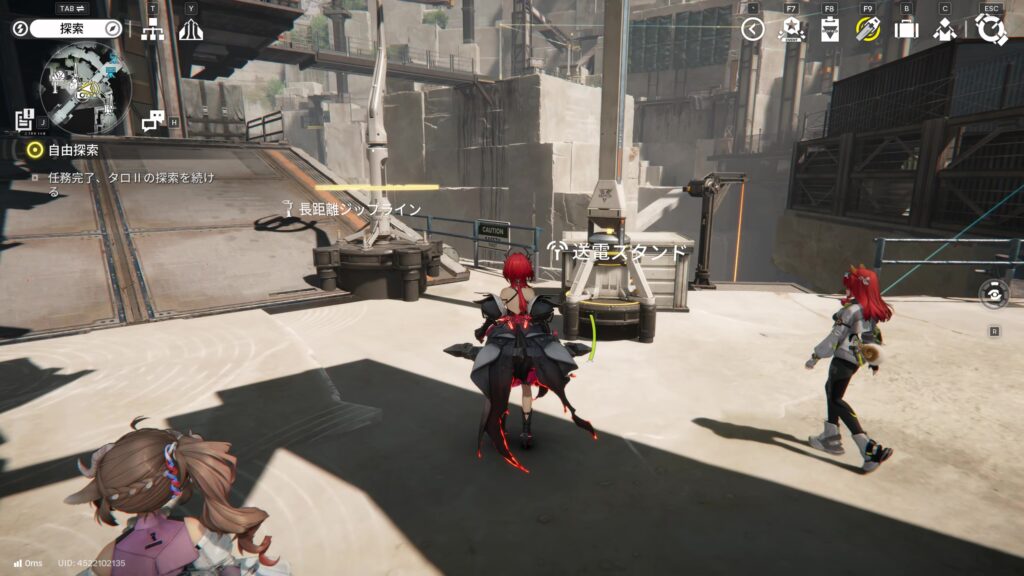
Task: Open the operator team icon
Action: [945, 29]
